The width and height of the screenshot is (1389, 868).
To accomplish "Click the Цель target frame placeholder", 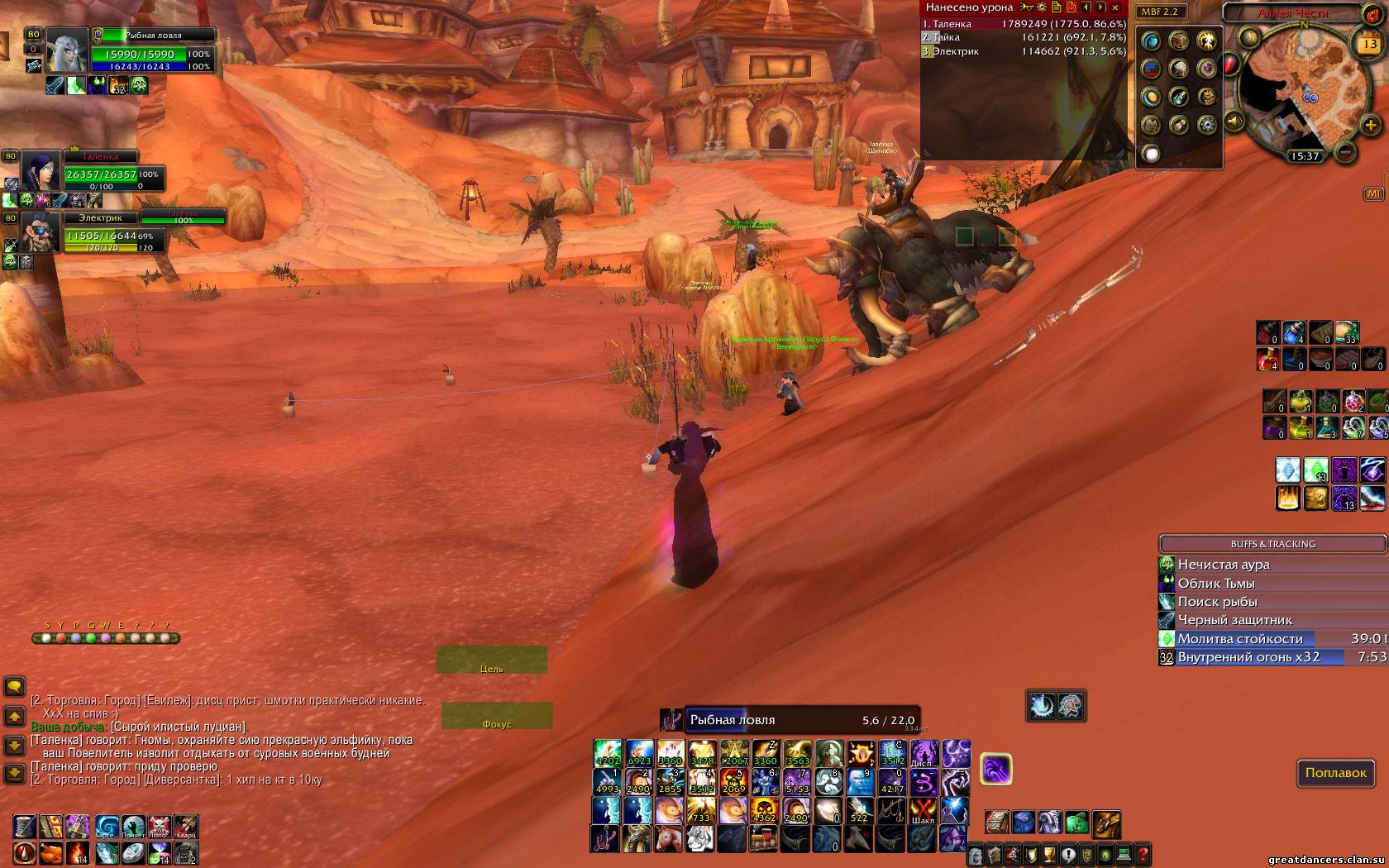I will 492,661.
